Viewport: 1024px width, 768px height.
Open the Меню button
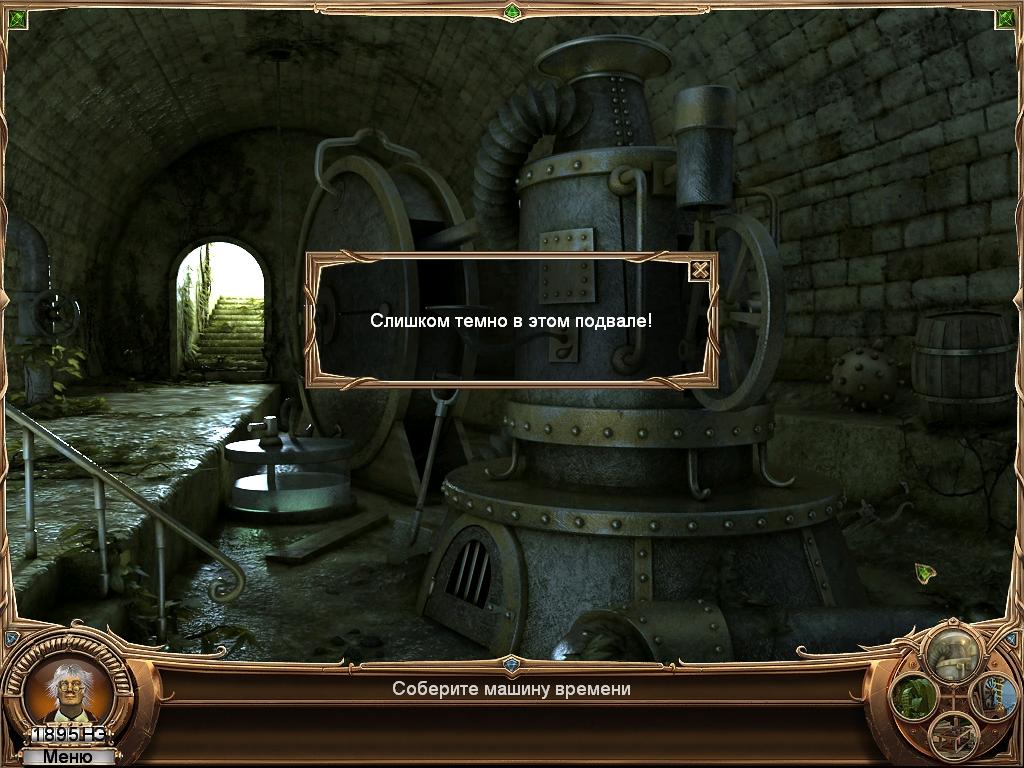(68, 757)
